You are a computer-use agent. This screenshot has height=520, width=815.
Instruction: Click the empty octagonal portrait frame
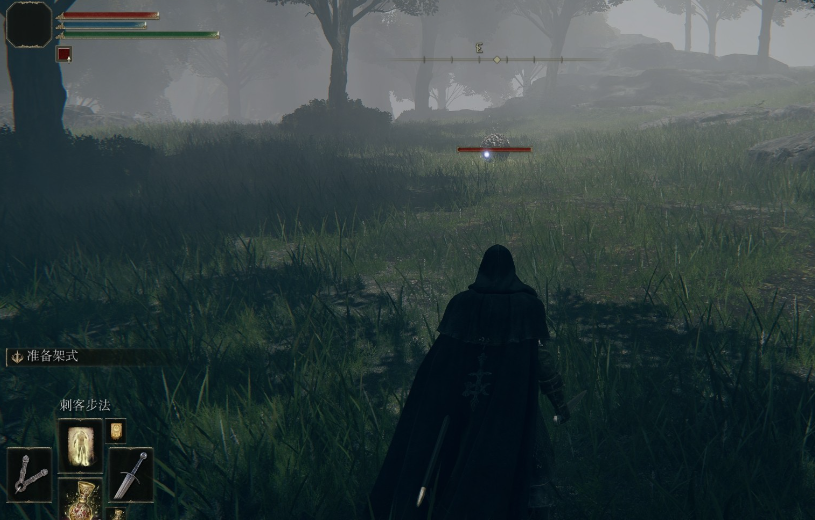[x=29, y=24]
